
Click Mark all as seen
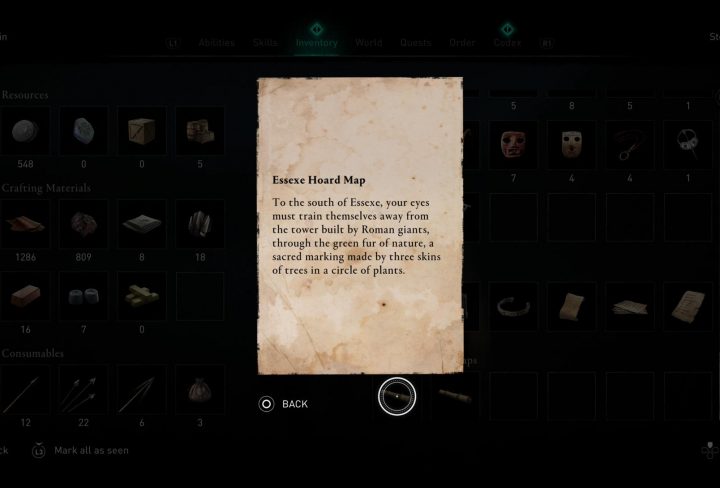91,450
